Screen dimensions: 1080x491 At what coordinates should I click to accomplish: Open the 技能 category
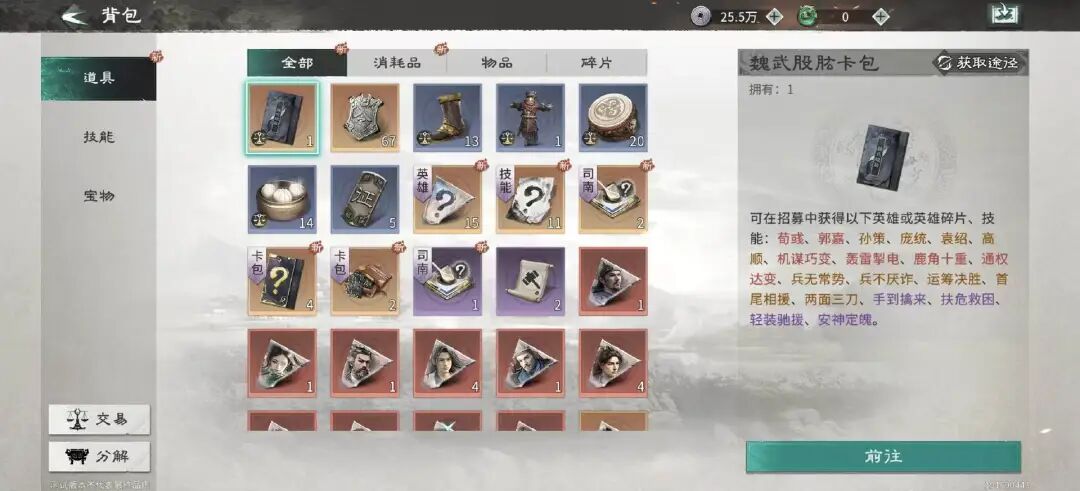click(x=98, y=137)
